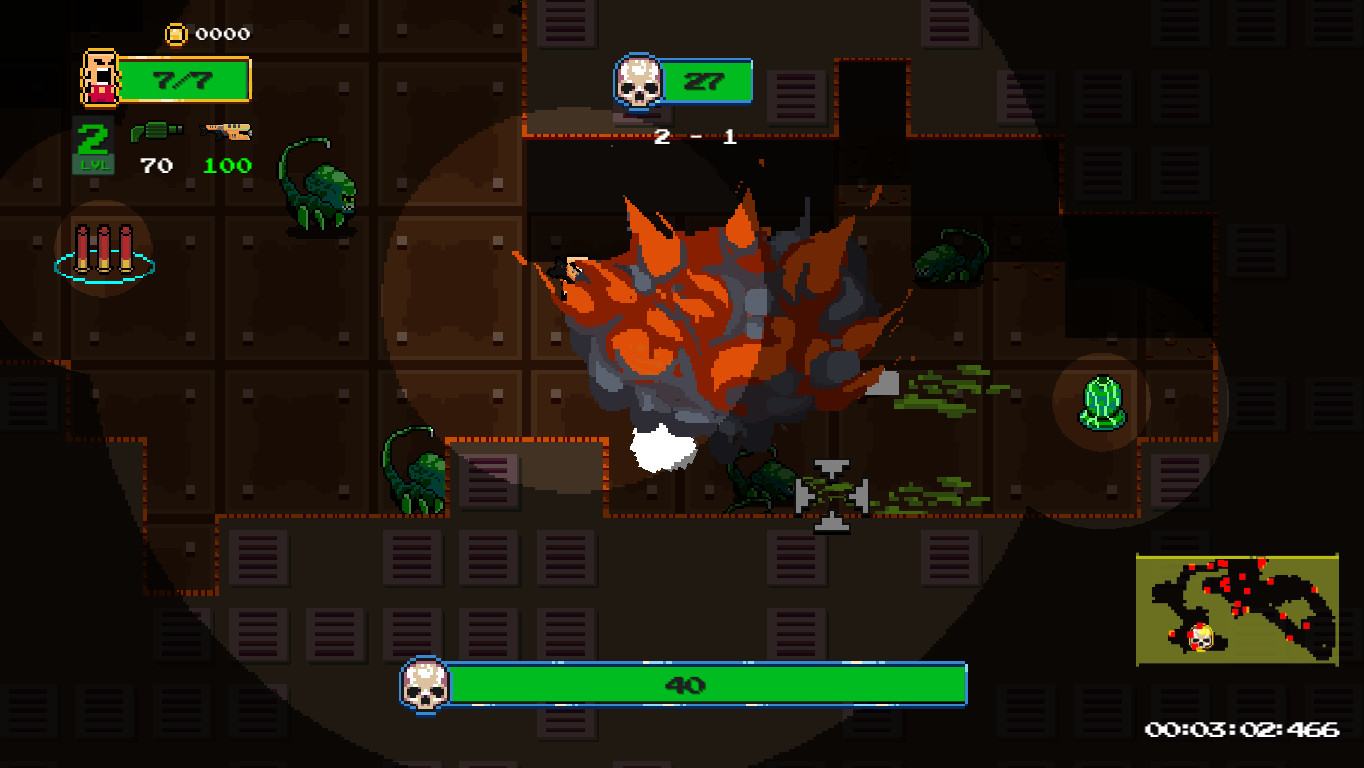Click the green level 2 badge
The height and width of the screenshot is (768, 1364).
coord(92,146)
